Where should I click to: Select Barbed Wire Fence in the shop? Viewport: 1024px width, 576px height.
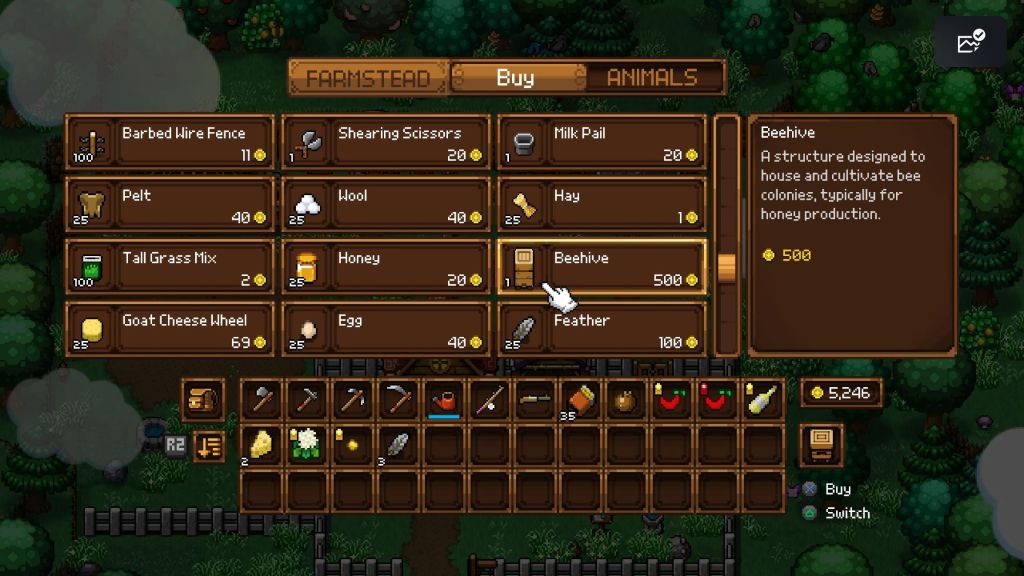(169, 144)
